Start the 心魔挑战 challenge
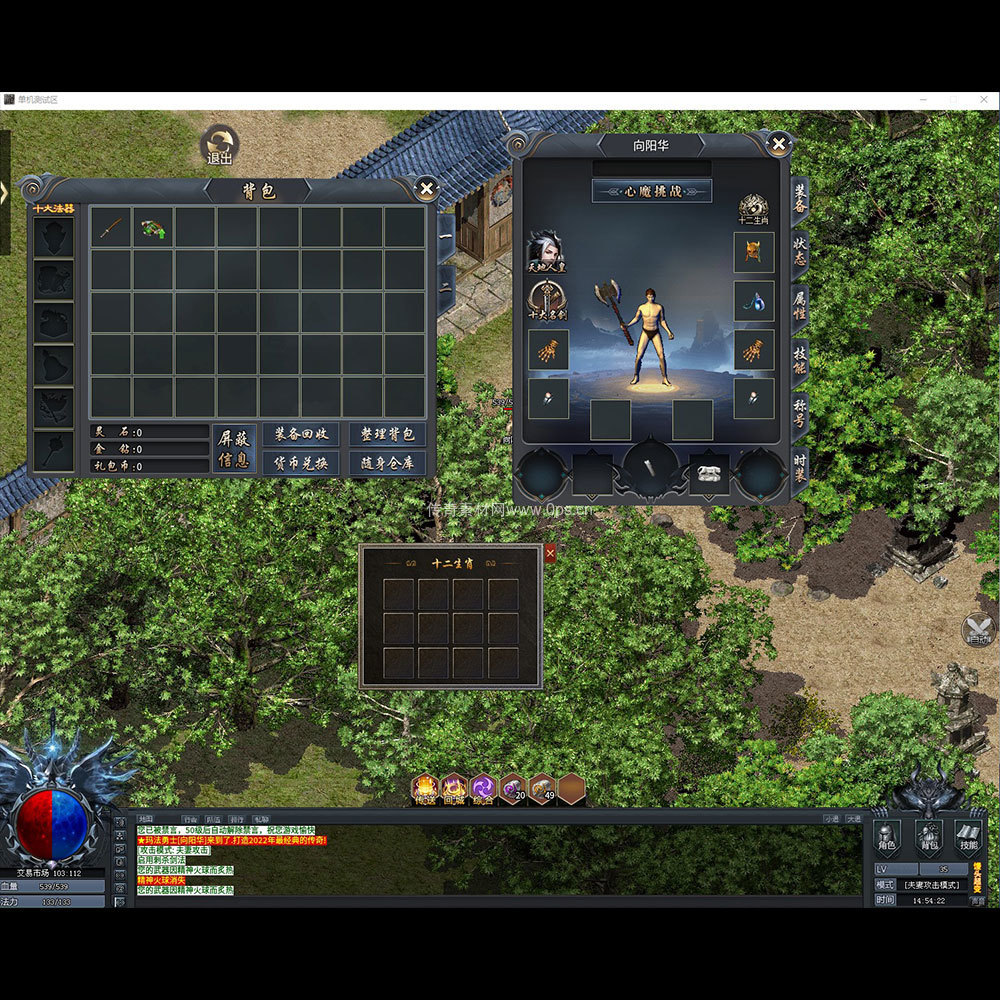Image resolution: width=1000 pixels, height=1000 pixels. coord(652,191)
